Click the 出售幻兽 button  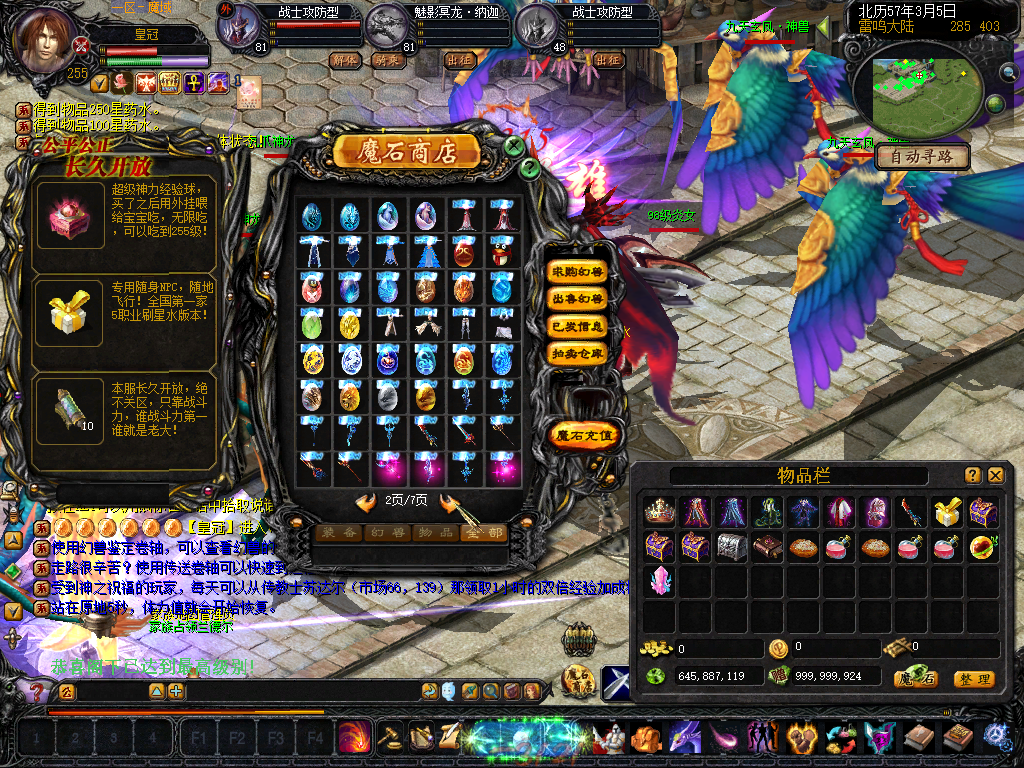577,299
